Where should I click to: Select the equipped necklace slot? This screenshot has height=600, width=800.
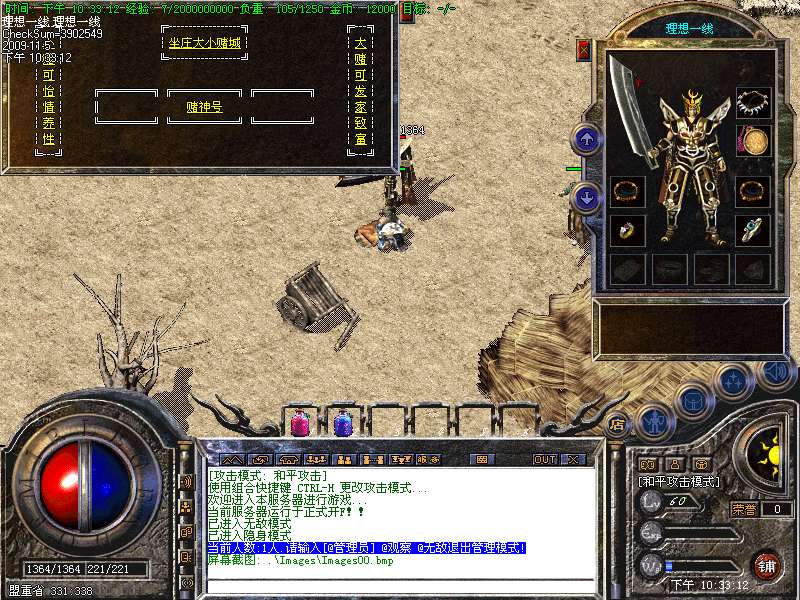pos(753,103)
